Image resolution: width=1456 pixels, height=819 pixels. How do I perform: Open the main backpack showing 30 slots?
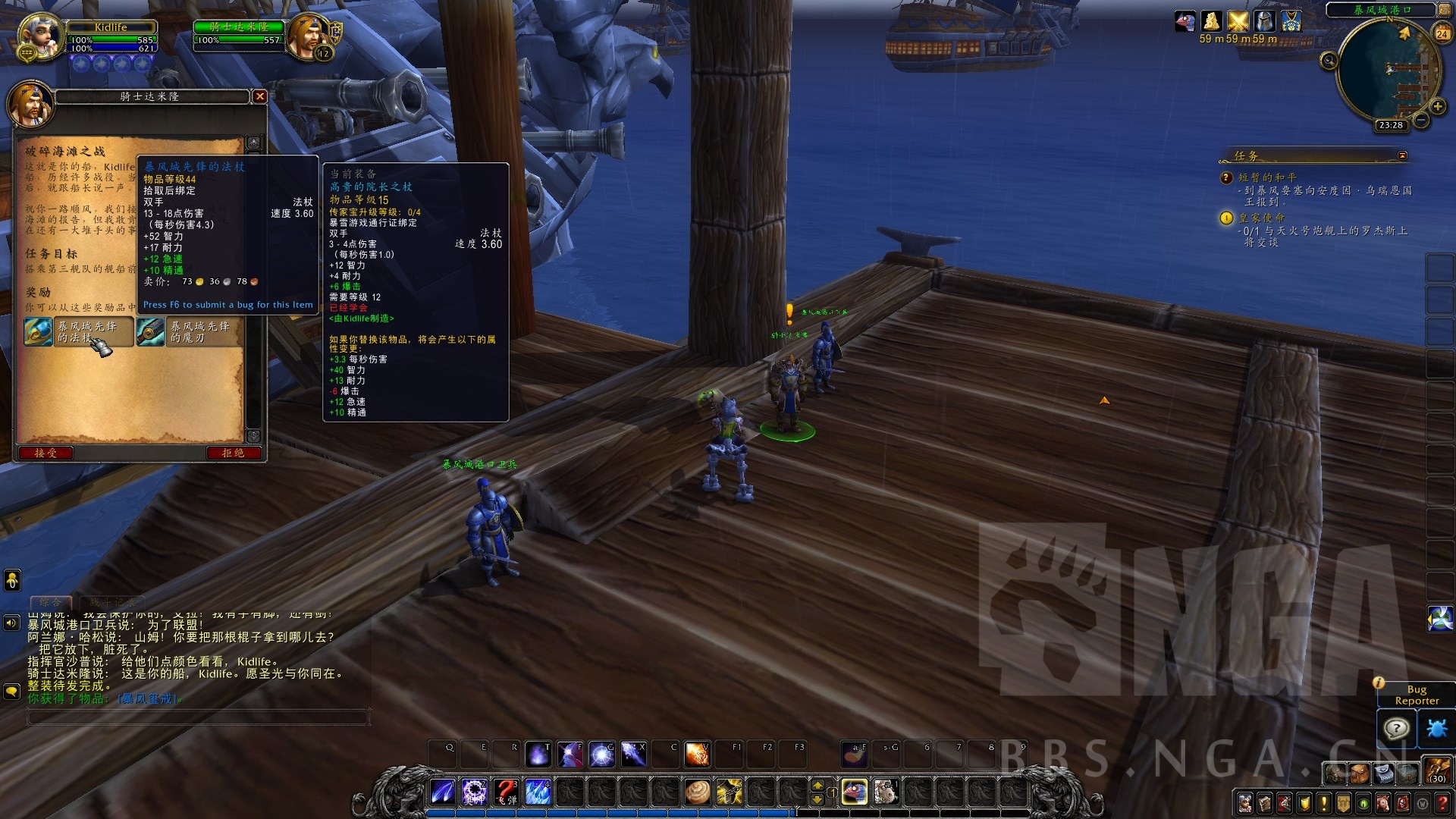(1436, 771)
